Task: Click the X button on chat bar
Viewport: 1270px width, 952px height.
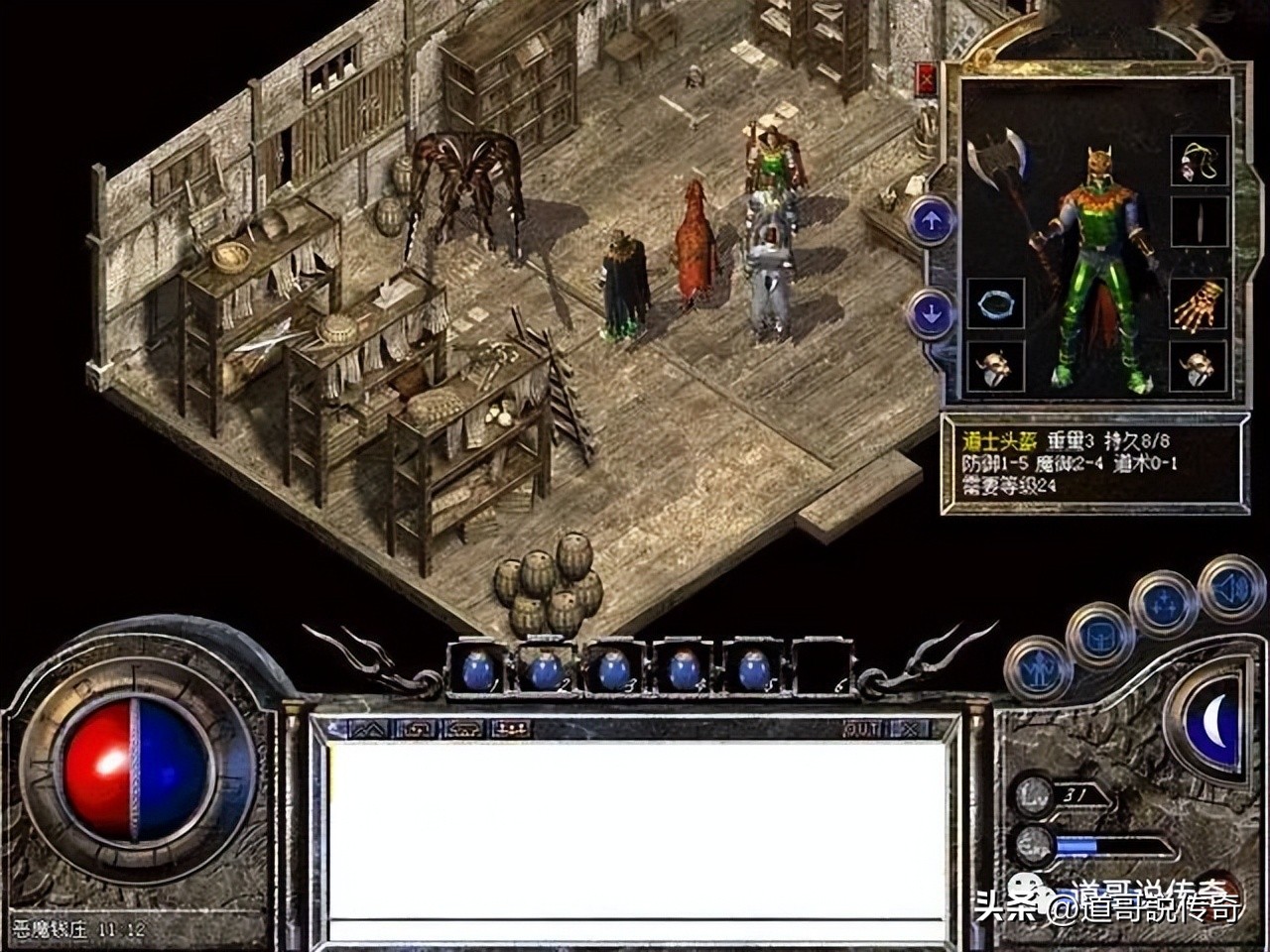Action: pyautogui.click(x=910, y=730)
